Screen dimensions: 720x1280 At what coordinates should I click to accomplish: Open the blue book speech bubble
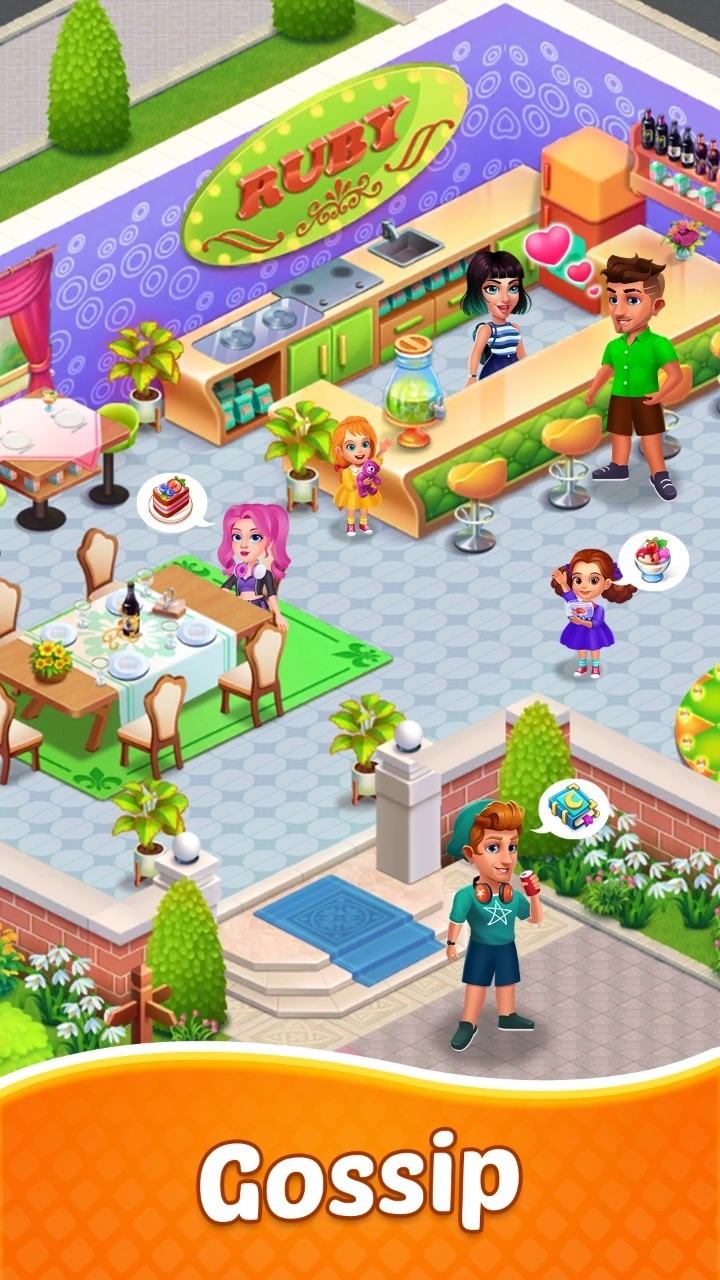pos(574,804)
